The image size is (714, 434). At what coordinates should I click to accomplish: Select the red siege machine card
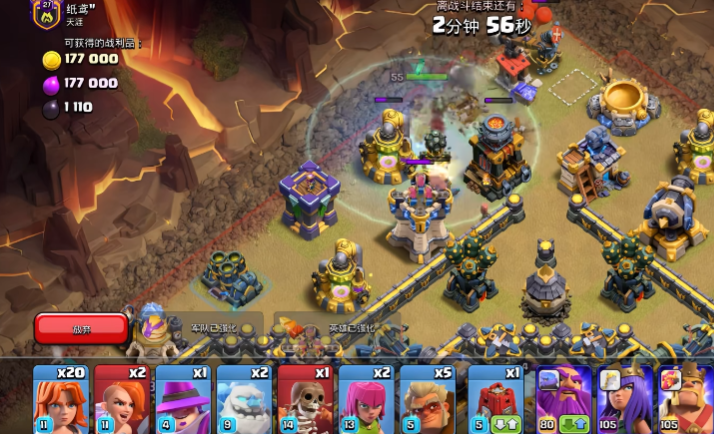tap(495, 398)
